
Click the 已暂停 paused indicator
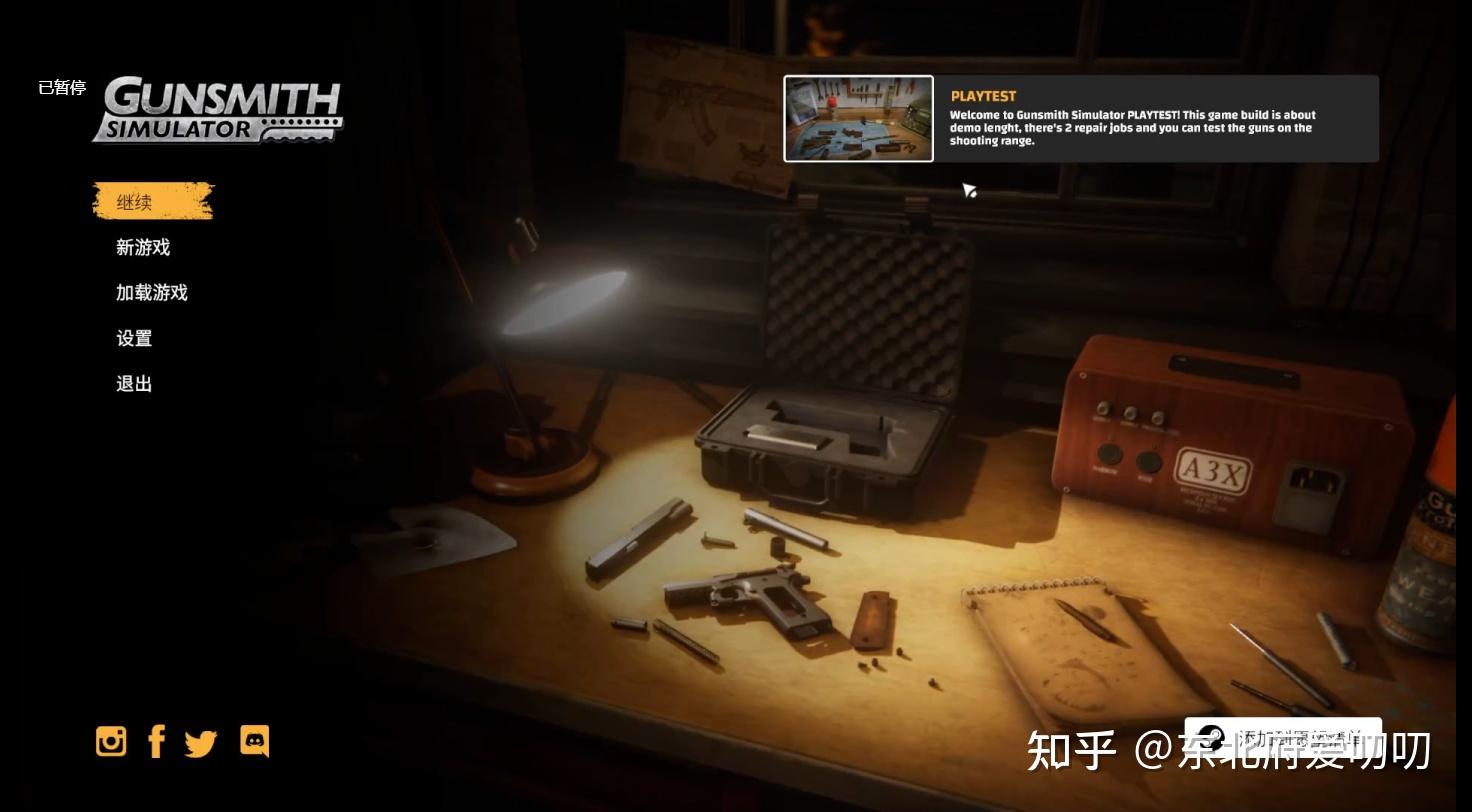(62, 88)
